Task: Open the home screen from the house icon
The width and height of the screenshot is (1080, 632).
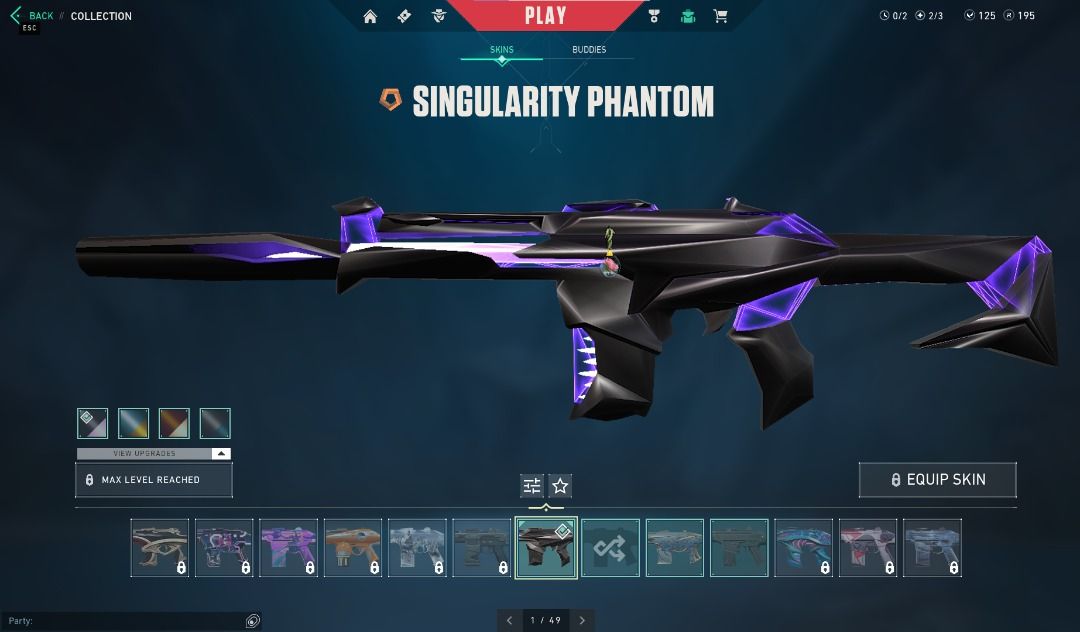Action: (370, 16)
